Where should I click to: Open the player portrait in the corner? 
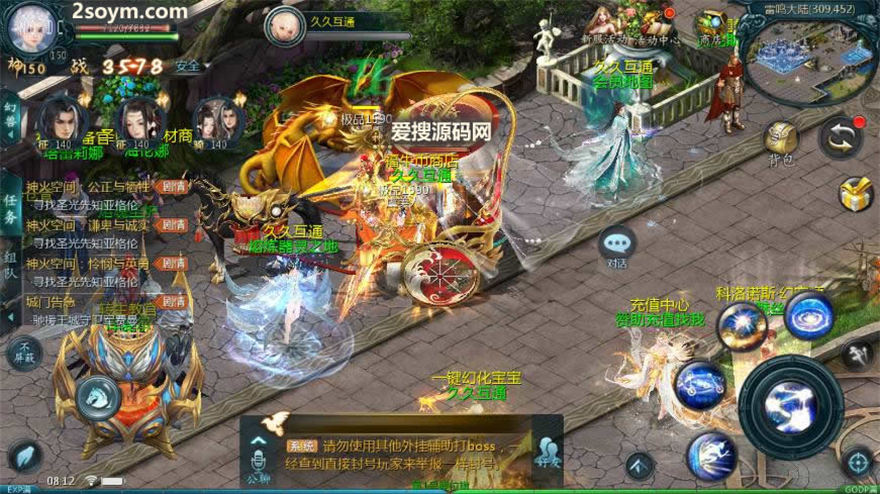[29, 28]
